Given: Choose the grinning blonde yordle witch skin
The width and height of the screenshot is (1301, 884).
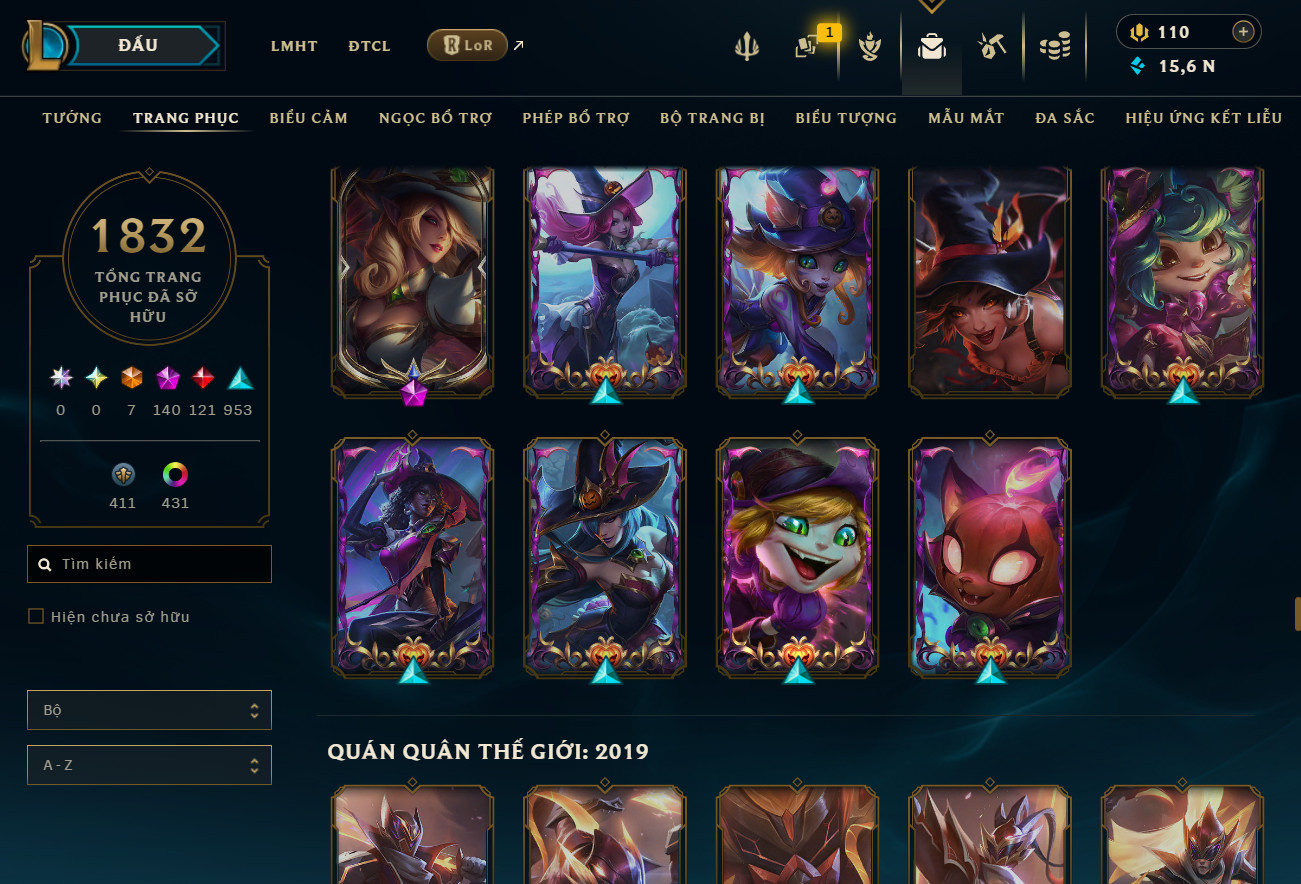Looking at the screenshot, I should point(797,555).
